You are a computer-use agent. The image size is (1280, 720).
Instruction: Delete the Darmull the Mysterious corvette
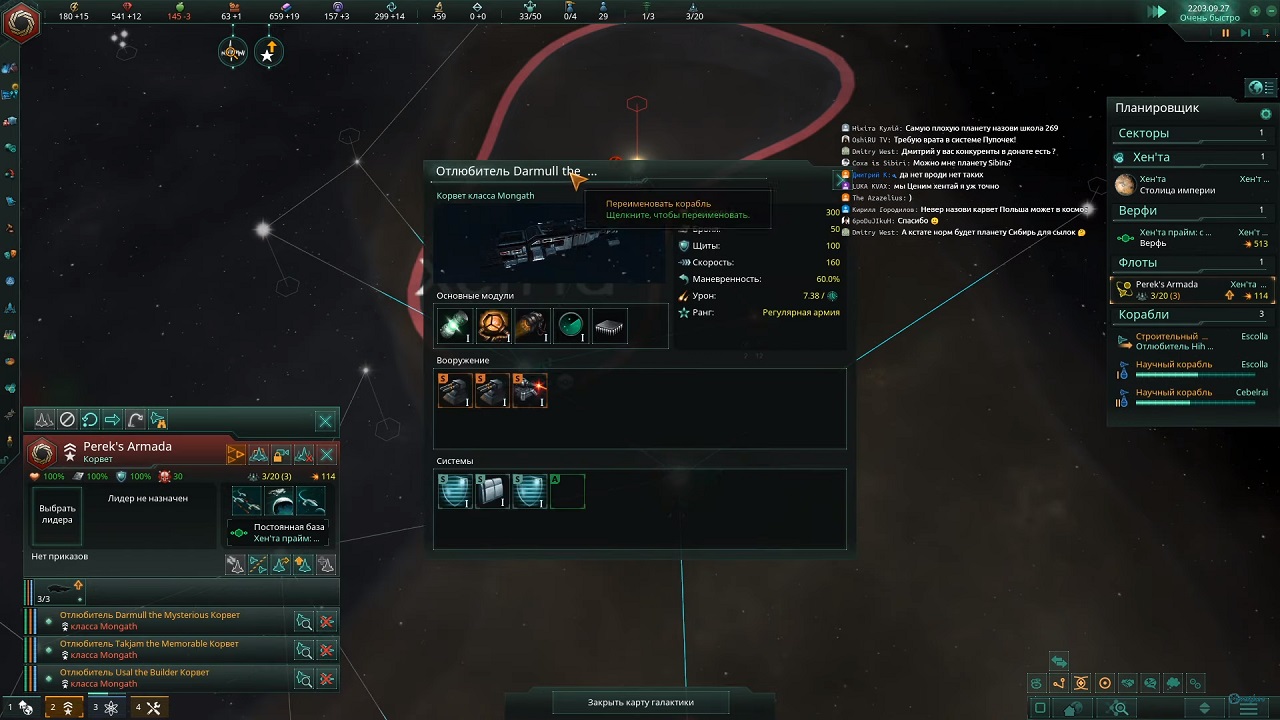327,622
